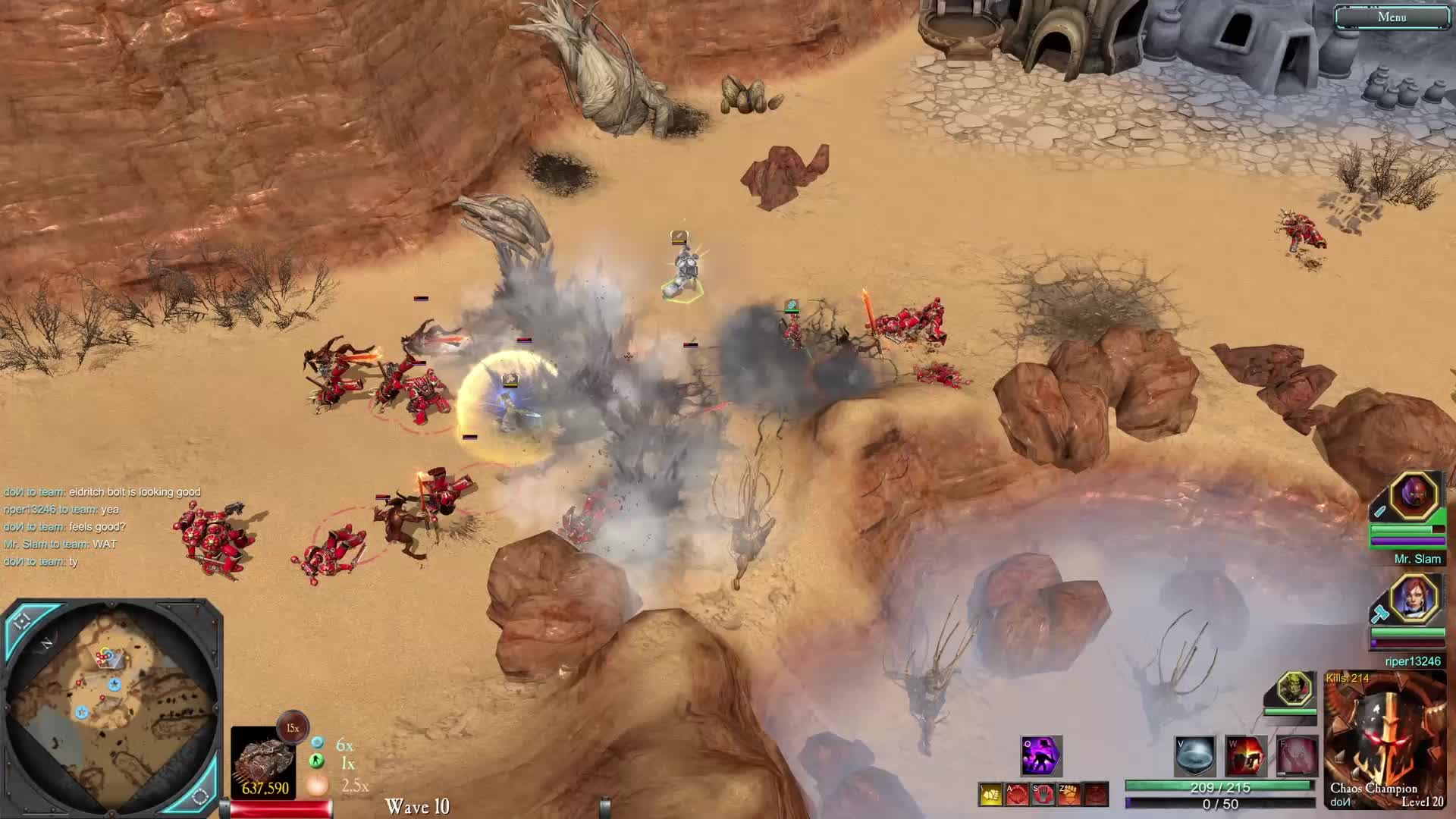
Task: Trigger the W fiery strike ability
Action: click(1247, 755)
